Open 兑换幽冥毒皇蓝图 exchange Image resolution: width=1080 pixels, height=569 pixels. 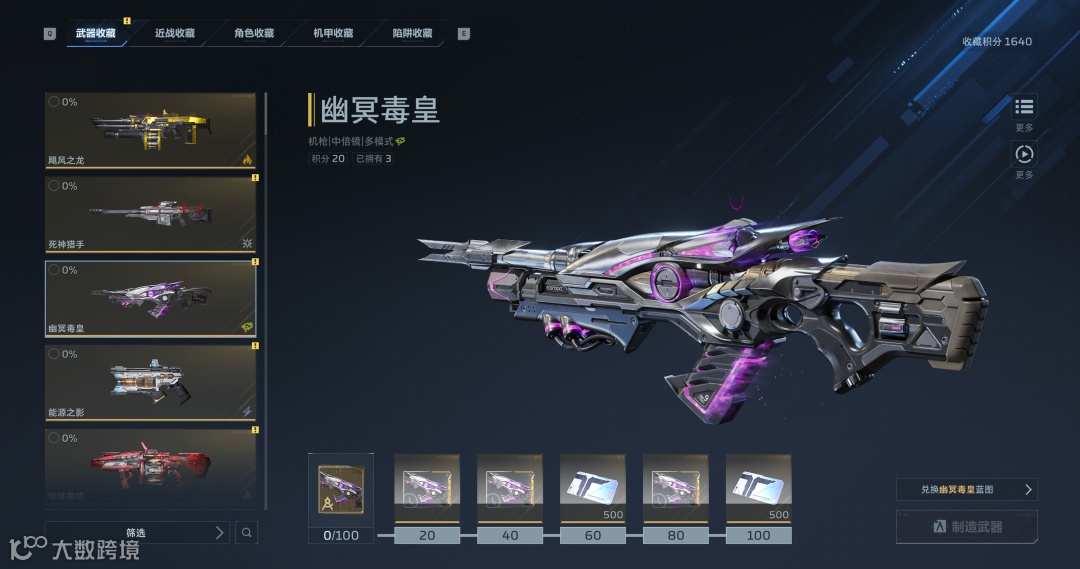point(966,490)
